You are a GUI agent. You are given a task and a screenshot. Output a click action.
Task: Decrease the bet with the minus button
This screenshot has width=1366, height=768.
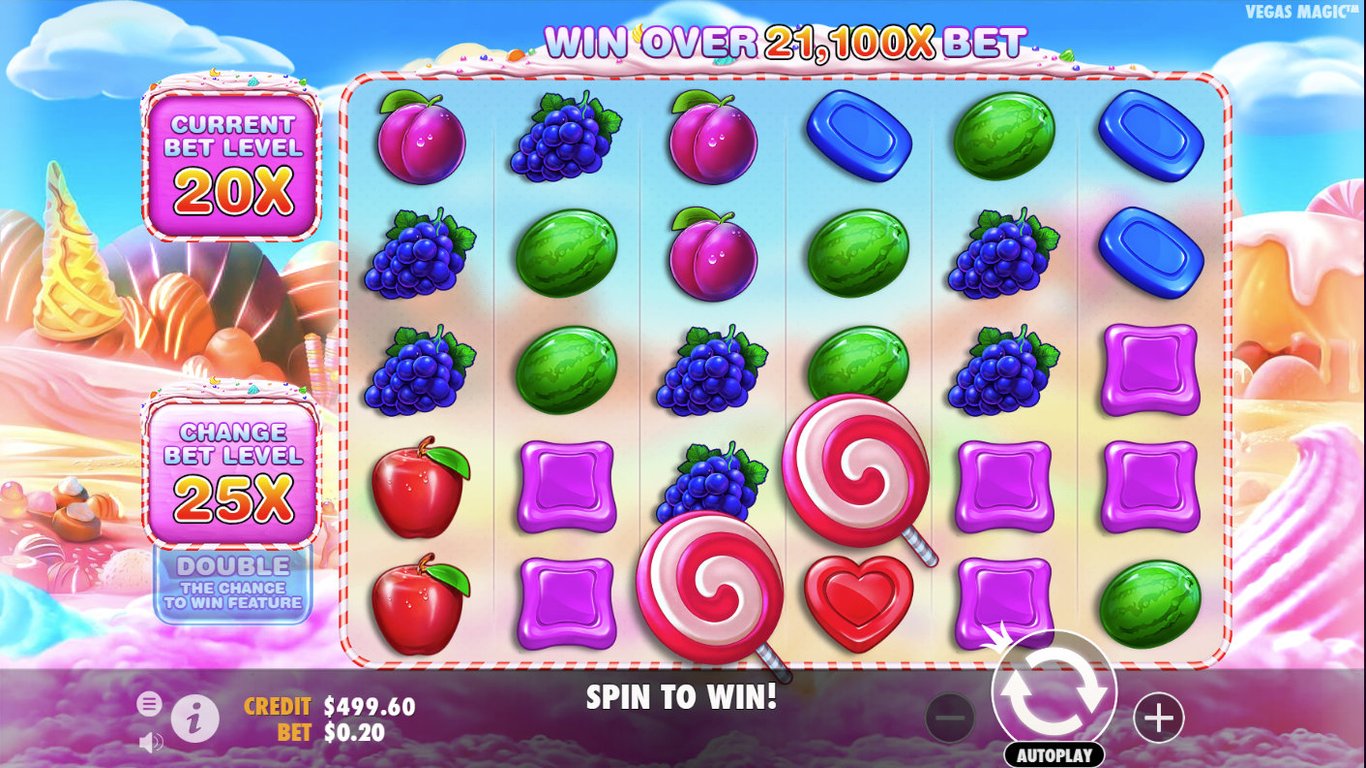tap(950, 717)
